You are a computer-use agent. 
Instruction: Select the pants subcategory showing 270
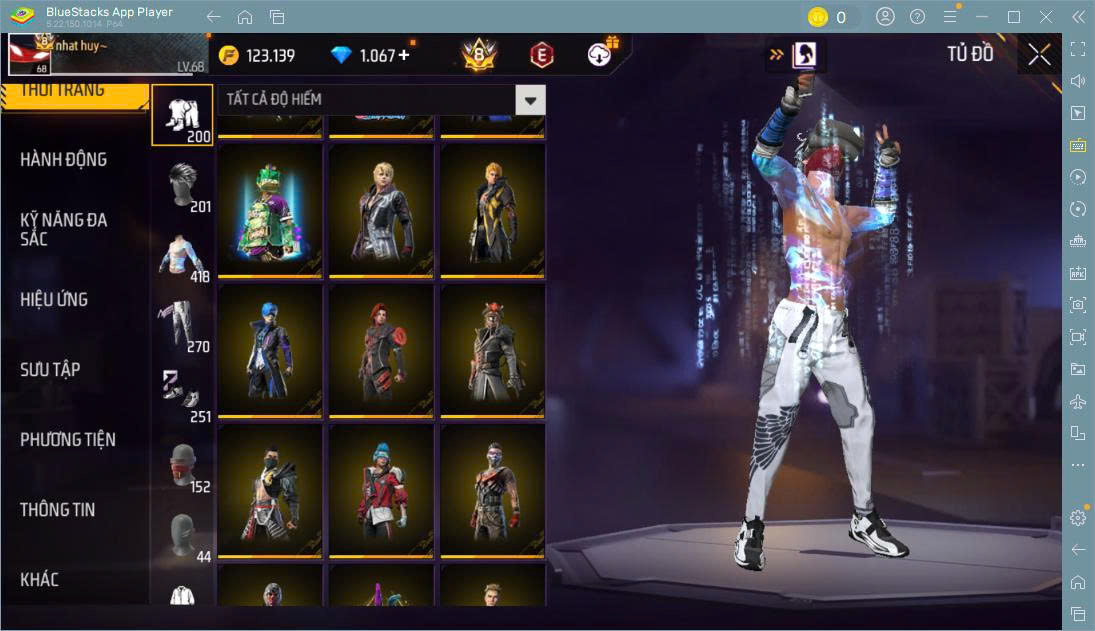pos(182,326)
